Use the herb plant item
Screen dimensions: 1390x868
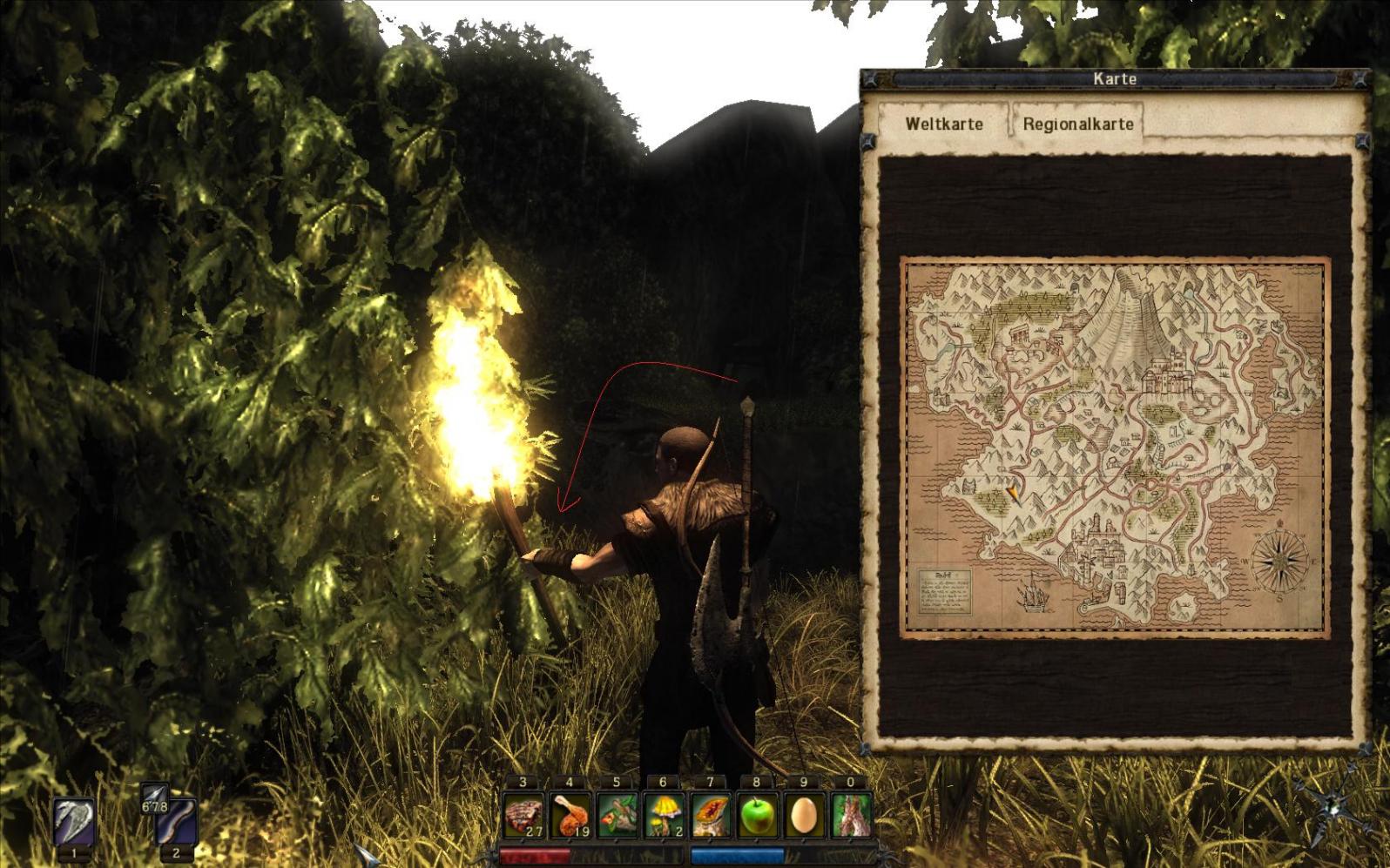(617, 816)
